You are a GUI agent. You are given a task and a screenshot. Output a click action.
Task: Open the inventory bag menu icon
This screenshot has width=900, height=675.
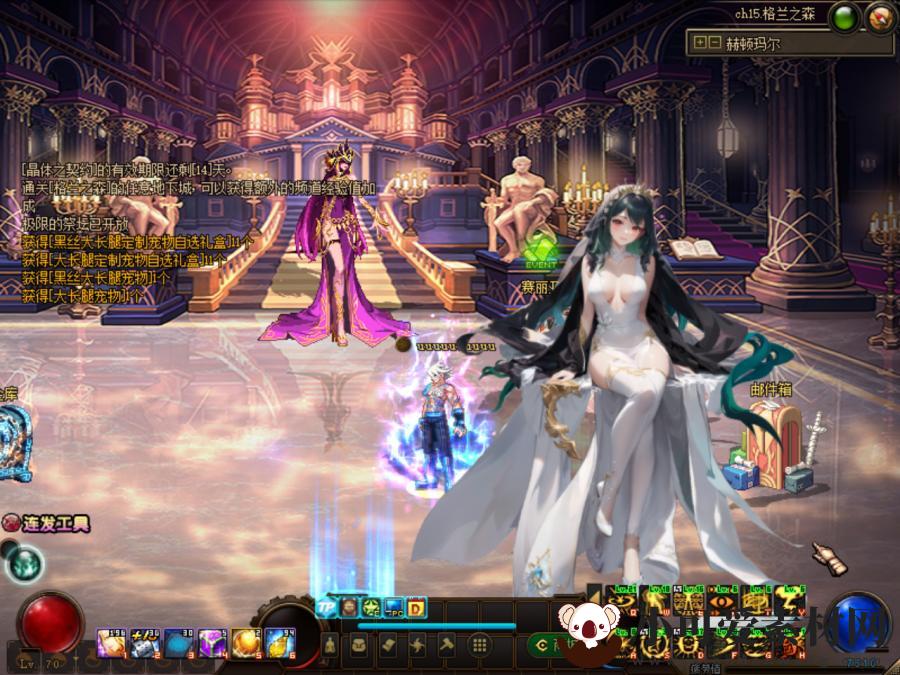[x=358, y=646]
